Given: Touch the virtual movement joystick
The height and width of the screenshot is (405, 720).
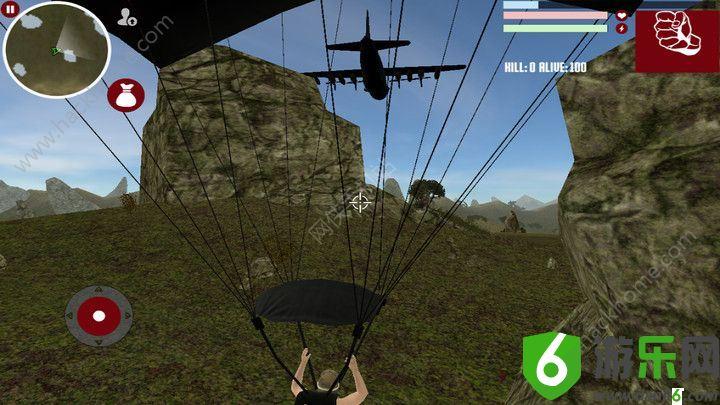Looking at the screenshot, I should (x=98, y=317).
